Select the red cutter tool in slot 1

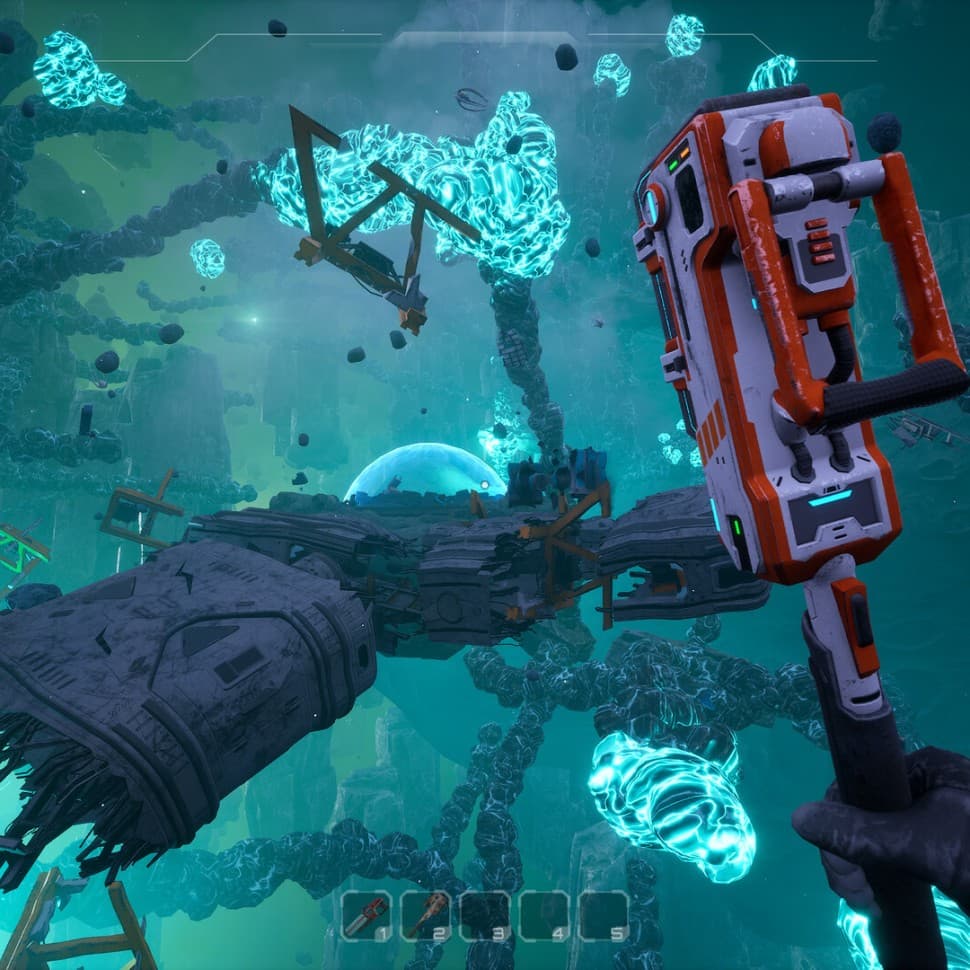366,915
